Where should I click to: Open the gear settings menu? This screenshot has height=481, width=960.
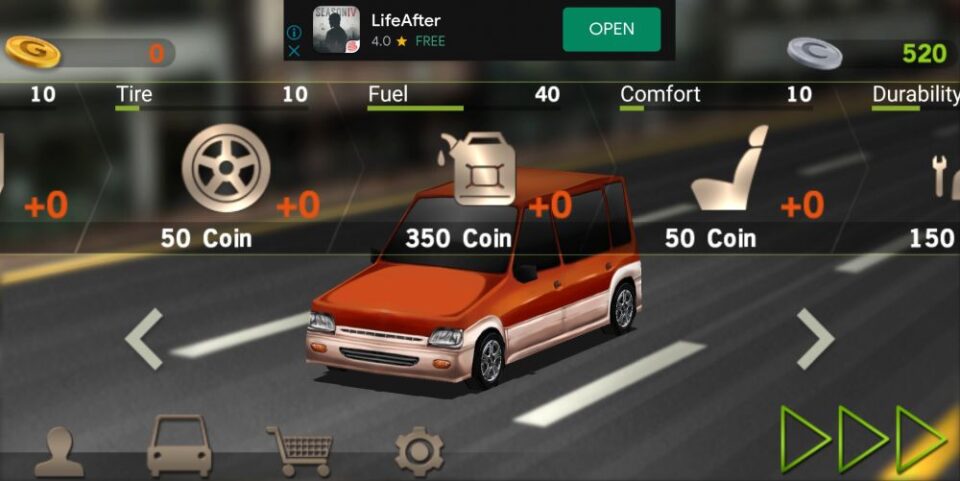coord(419,451)
